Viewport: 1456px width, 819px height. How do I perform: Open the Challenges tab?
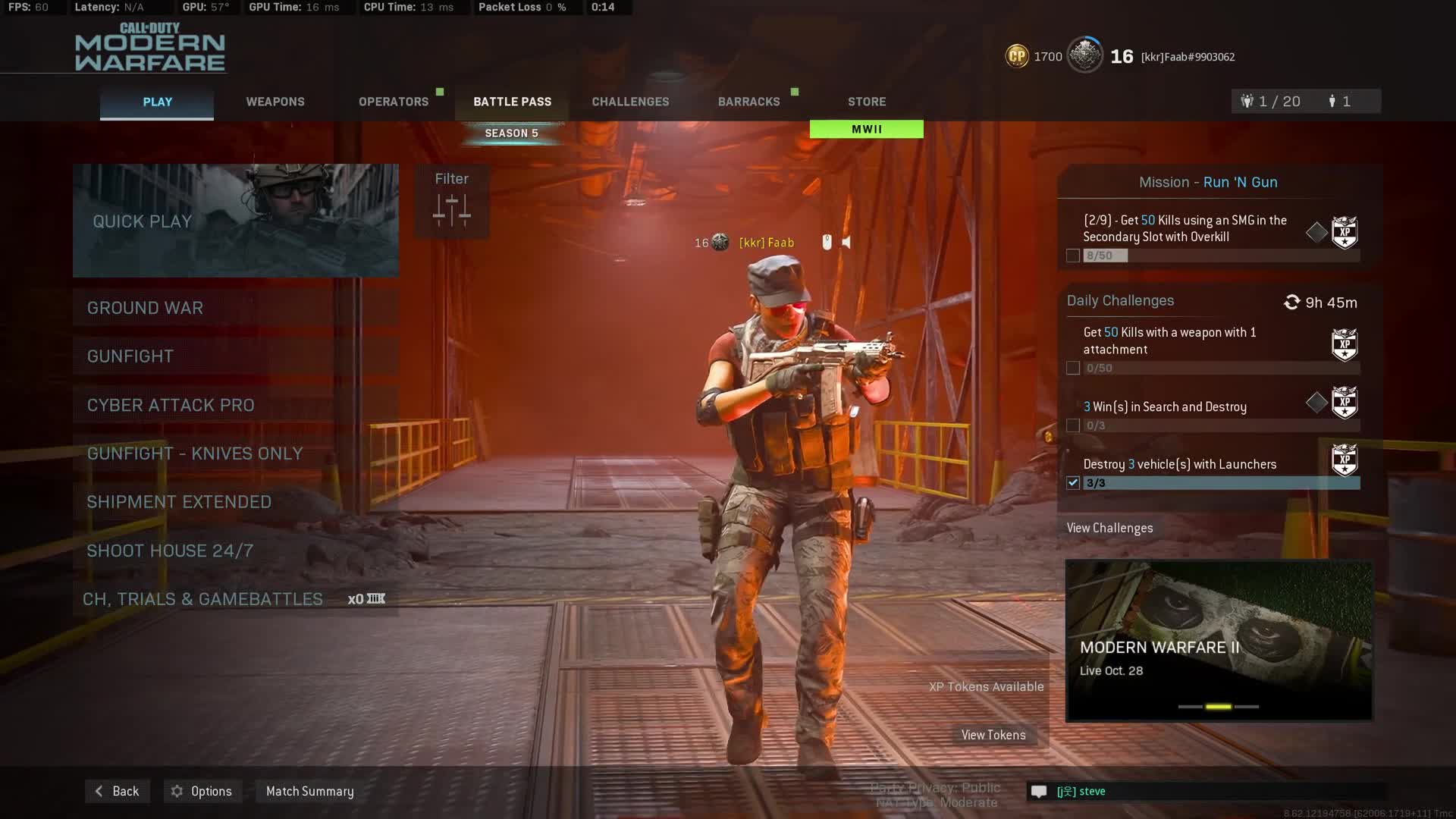(630, 102)
